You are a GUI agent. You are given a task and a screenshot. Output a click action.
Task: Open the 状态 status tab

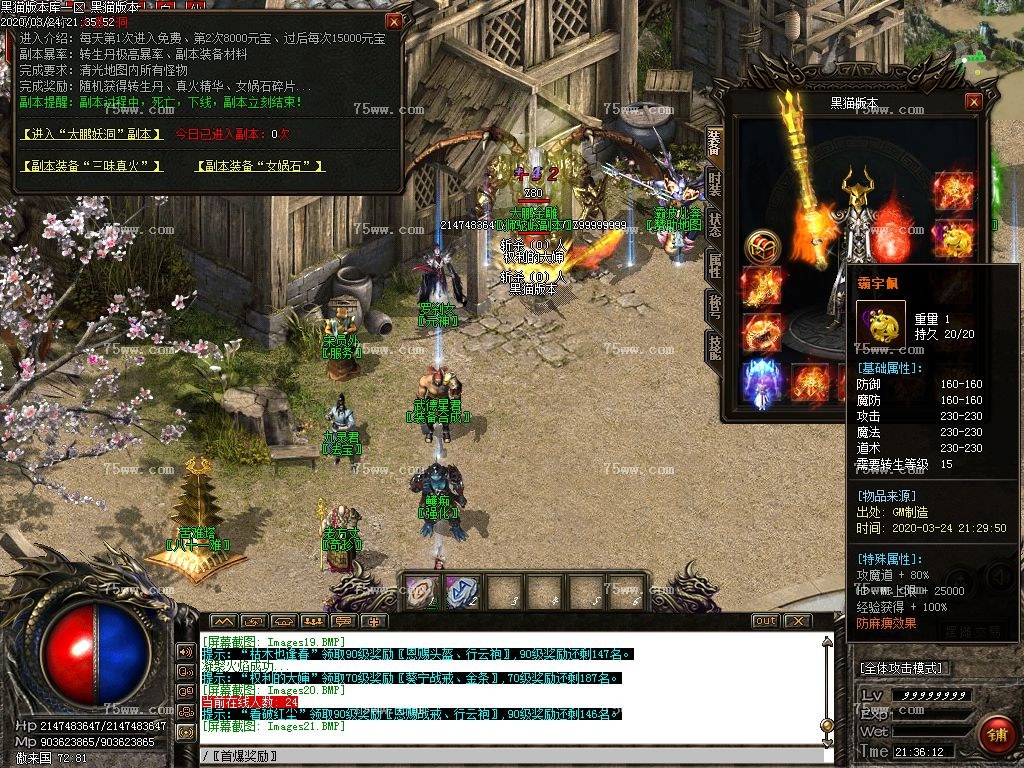click(x=714, y=224)
